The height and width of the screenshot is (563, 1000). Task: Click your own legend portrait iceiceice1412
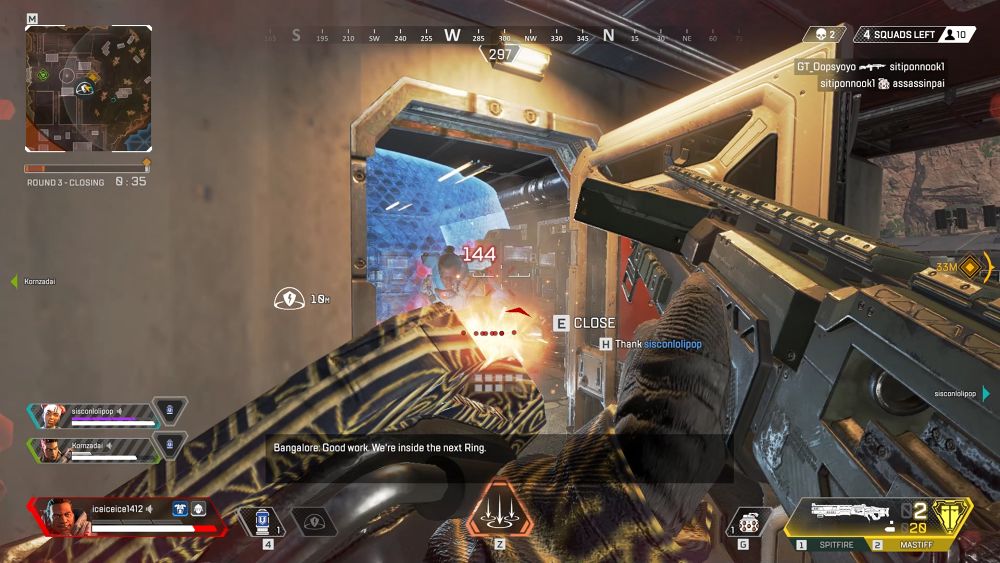point(57,514)
